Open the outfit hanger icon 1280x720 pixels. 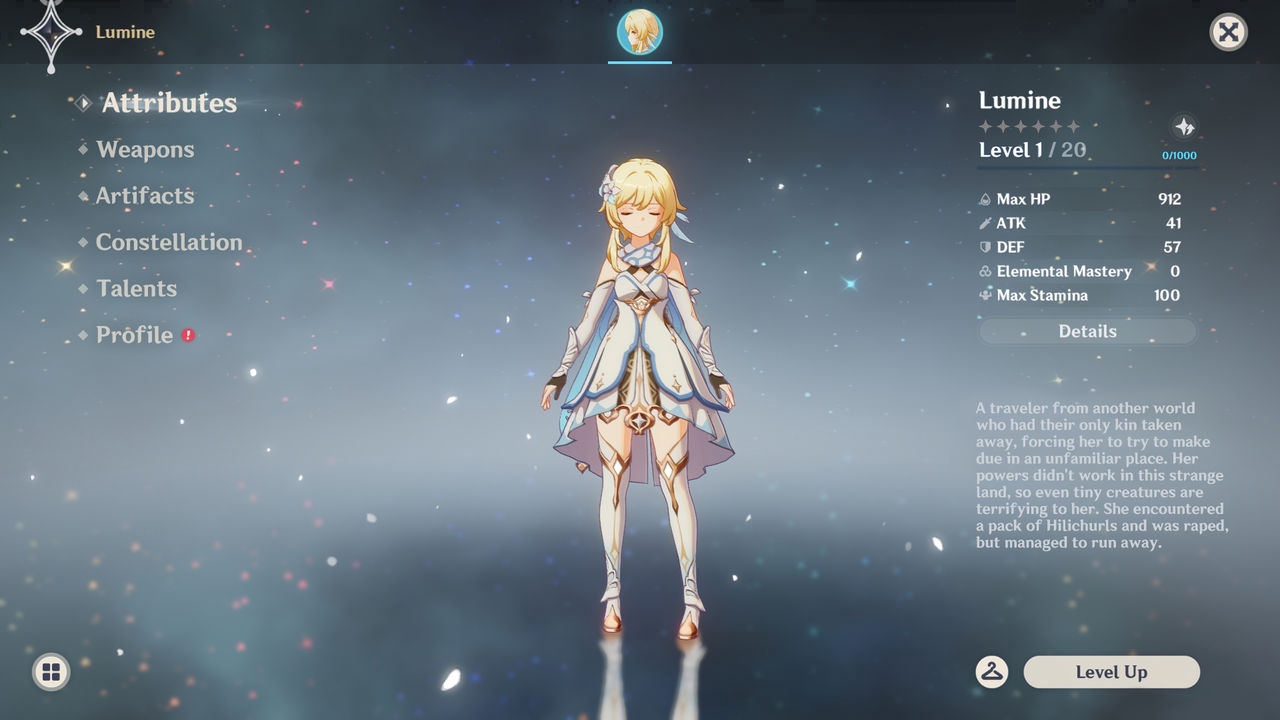pyautogui.click(x=991, y=672)
